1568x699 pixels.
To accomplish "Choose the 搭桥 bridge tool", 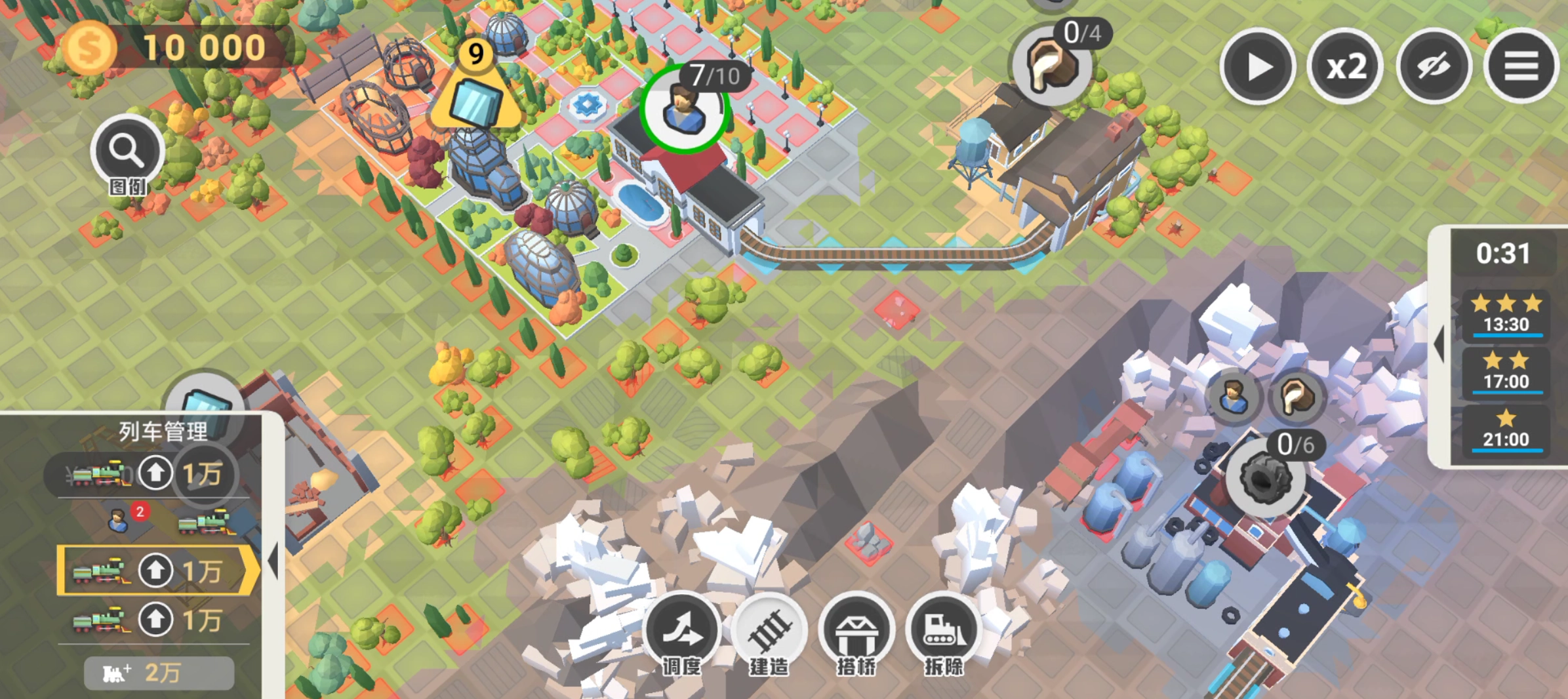I will [x=856, y=631].
